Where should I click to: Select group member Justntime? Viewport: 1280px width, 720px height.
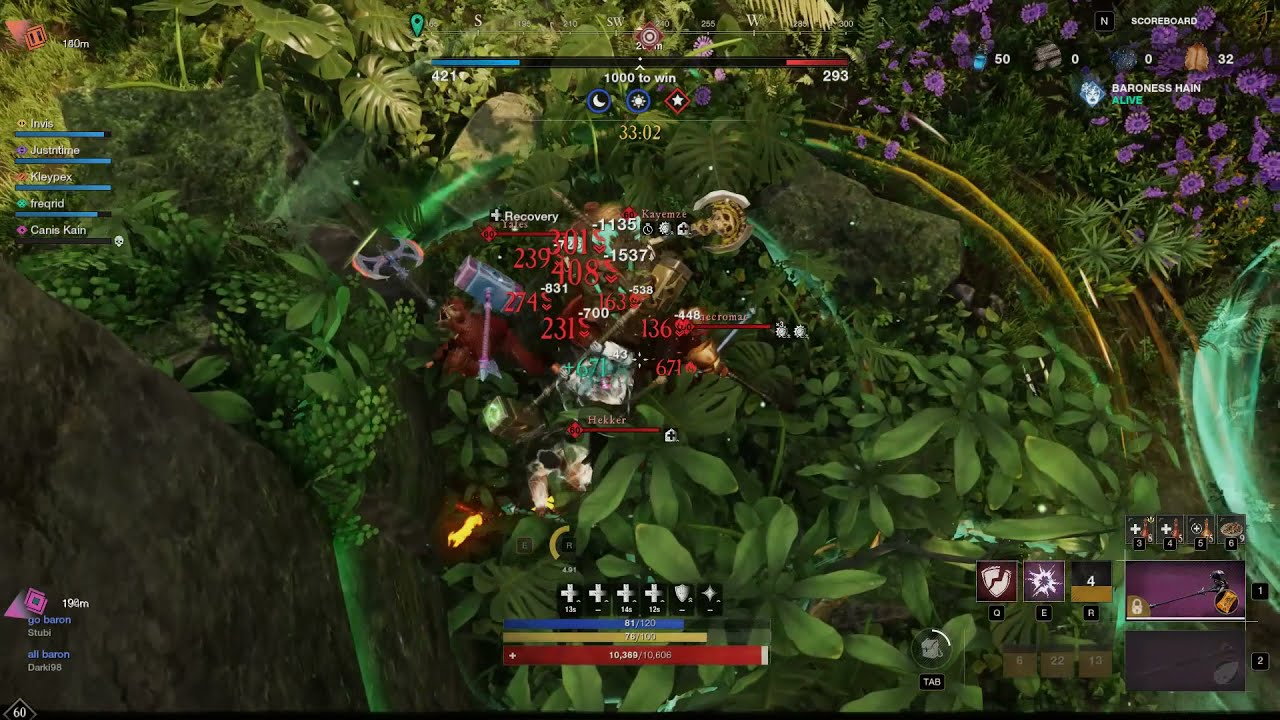coord(55,150)
